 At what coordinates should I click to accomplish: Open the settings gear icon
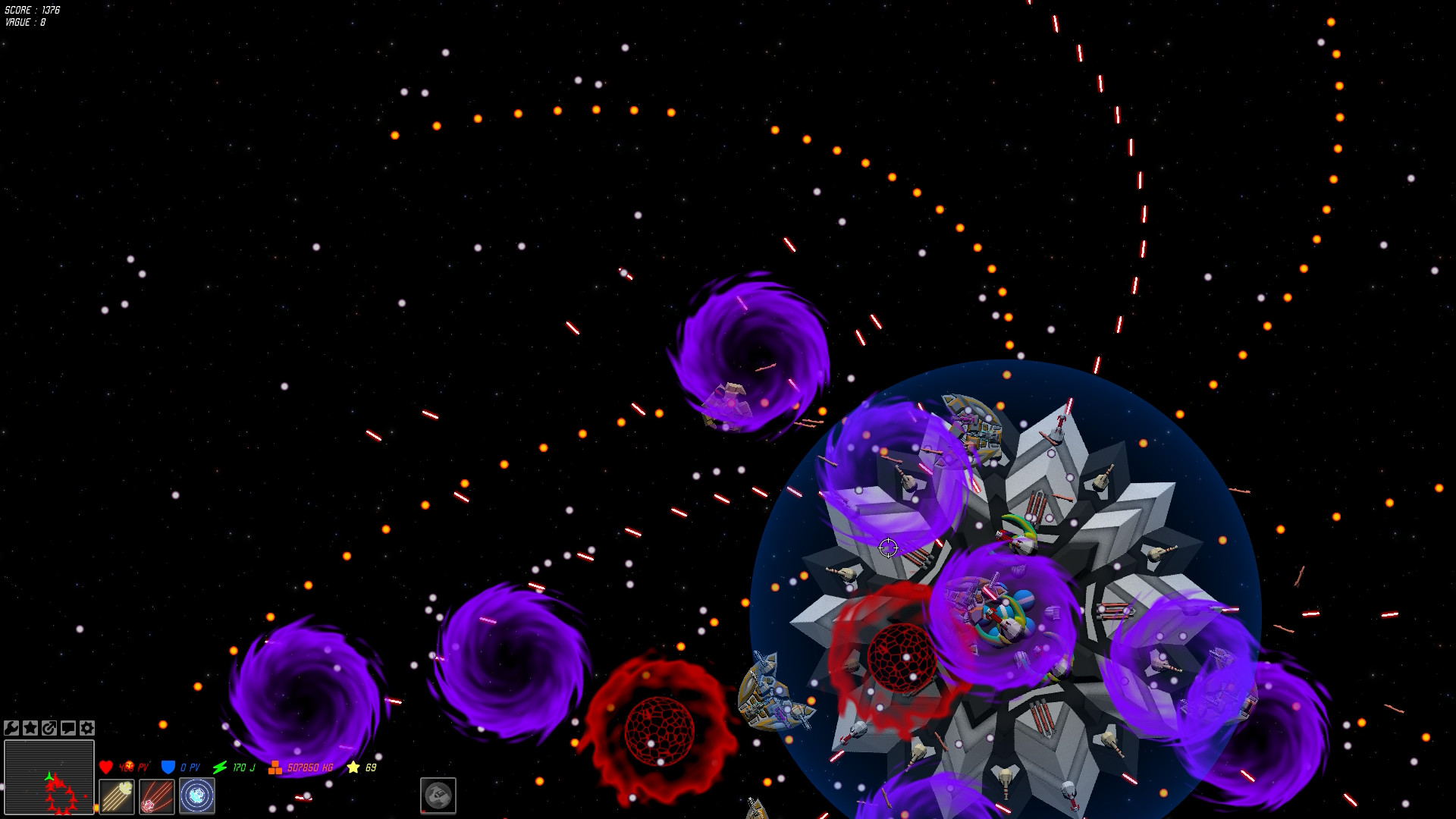86,728
